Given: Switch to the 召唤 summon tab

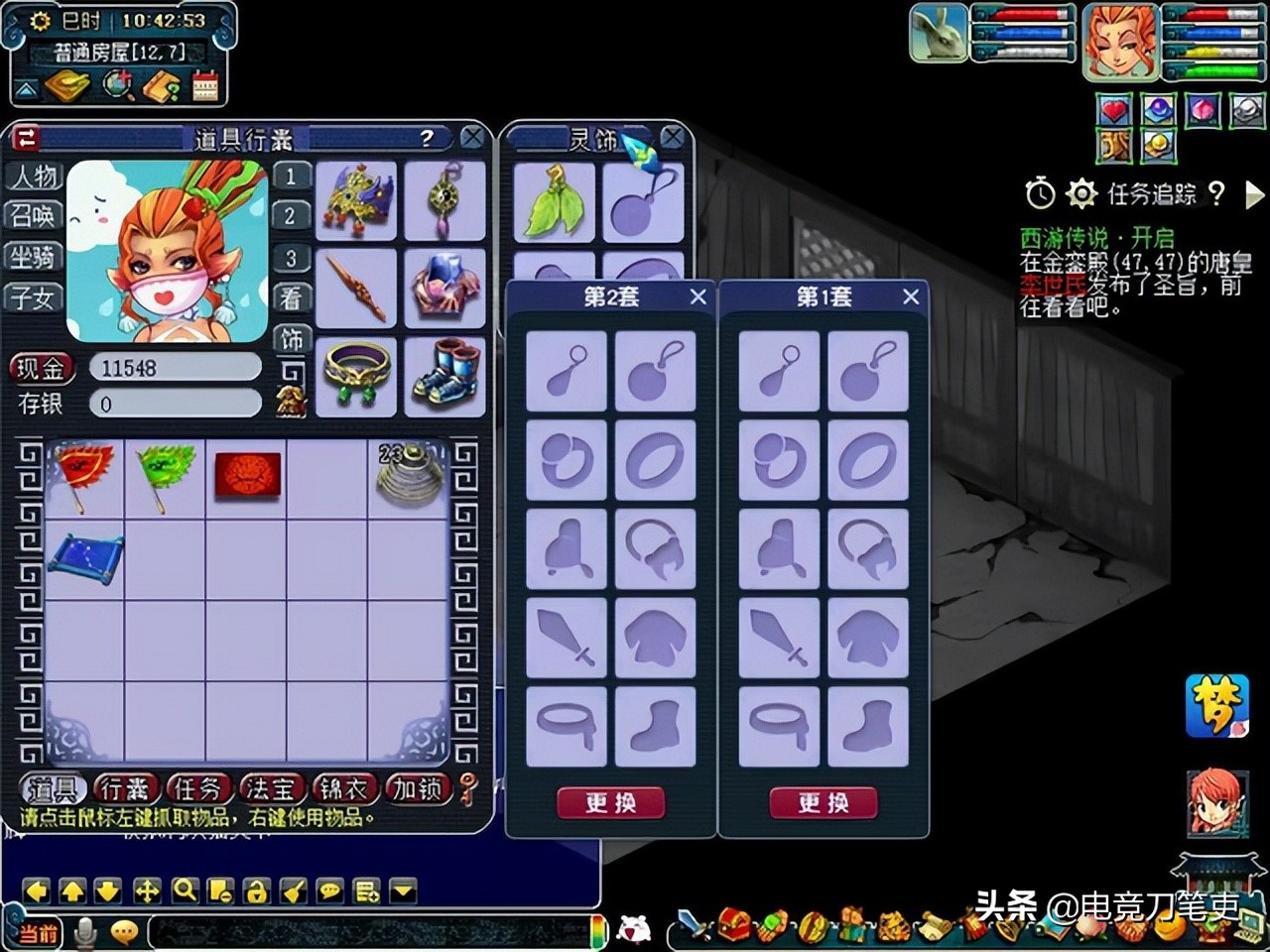Looking at the screenshot, I should (34, 216).
